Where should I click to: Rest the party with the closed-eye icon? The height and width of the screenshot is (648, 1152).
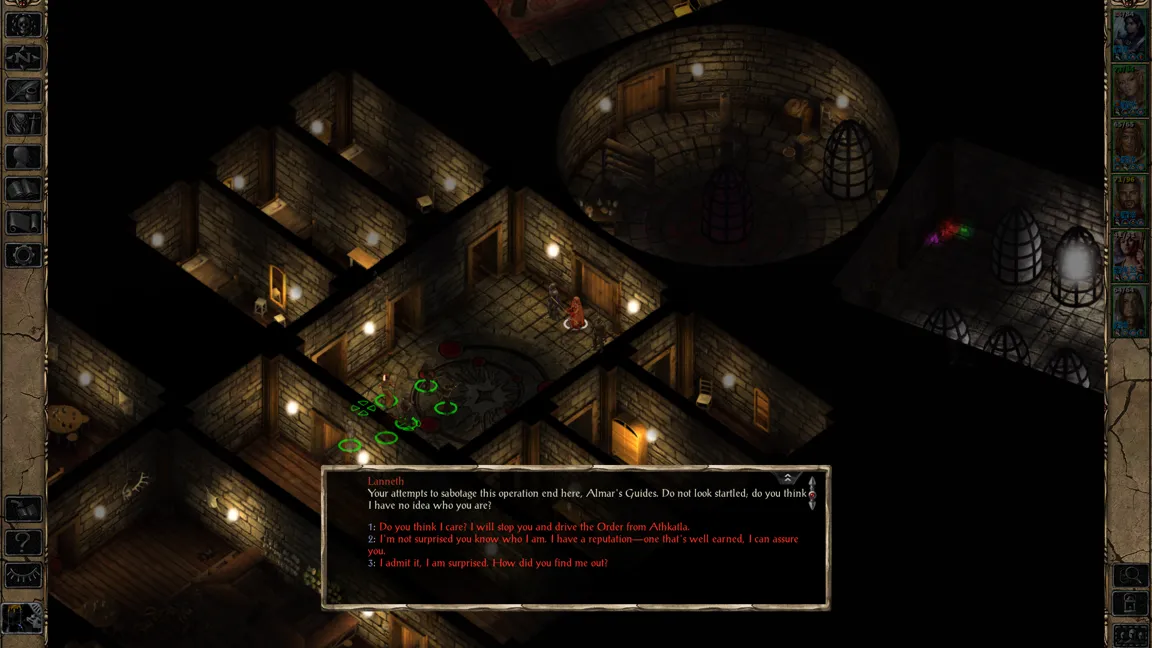(24, 576)
